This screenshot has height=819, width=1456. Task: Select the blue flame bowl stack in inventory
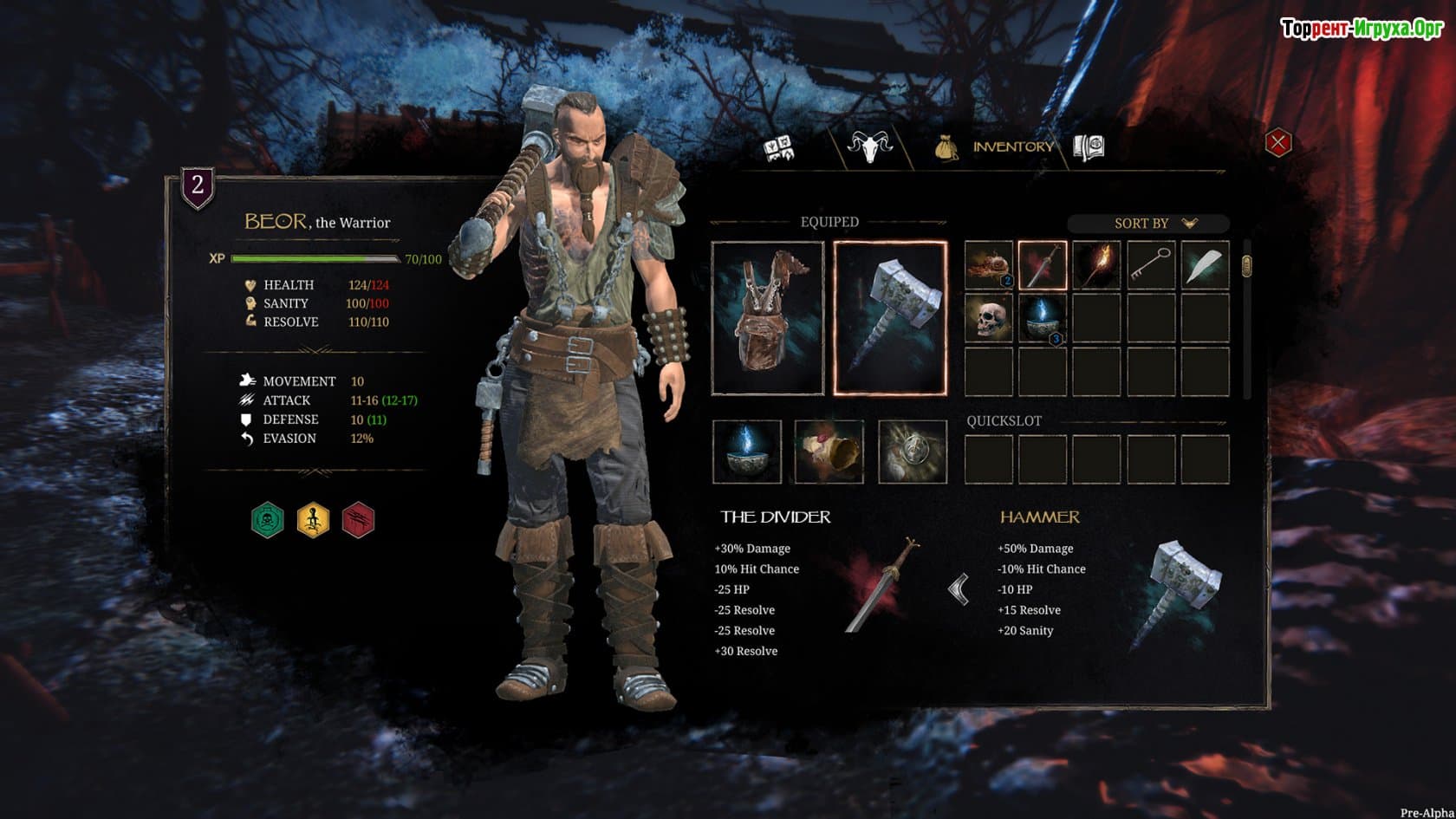click(1042, 318)
